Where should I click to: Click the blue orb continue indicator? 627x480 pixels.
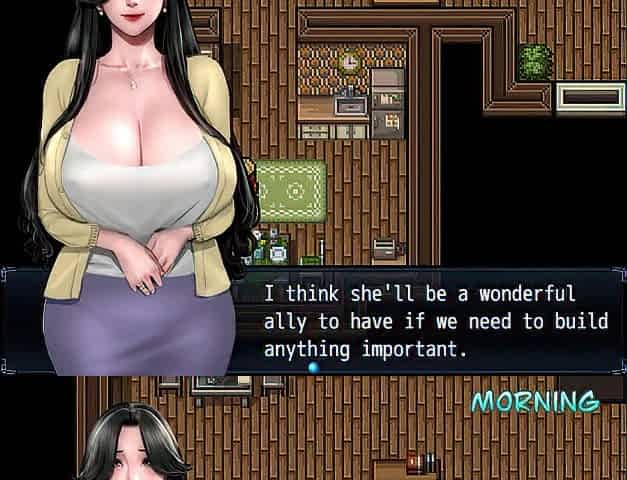click(314, 368)
